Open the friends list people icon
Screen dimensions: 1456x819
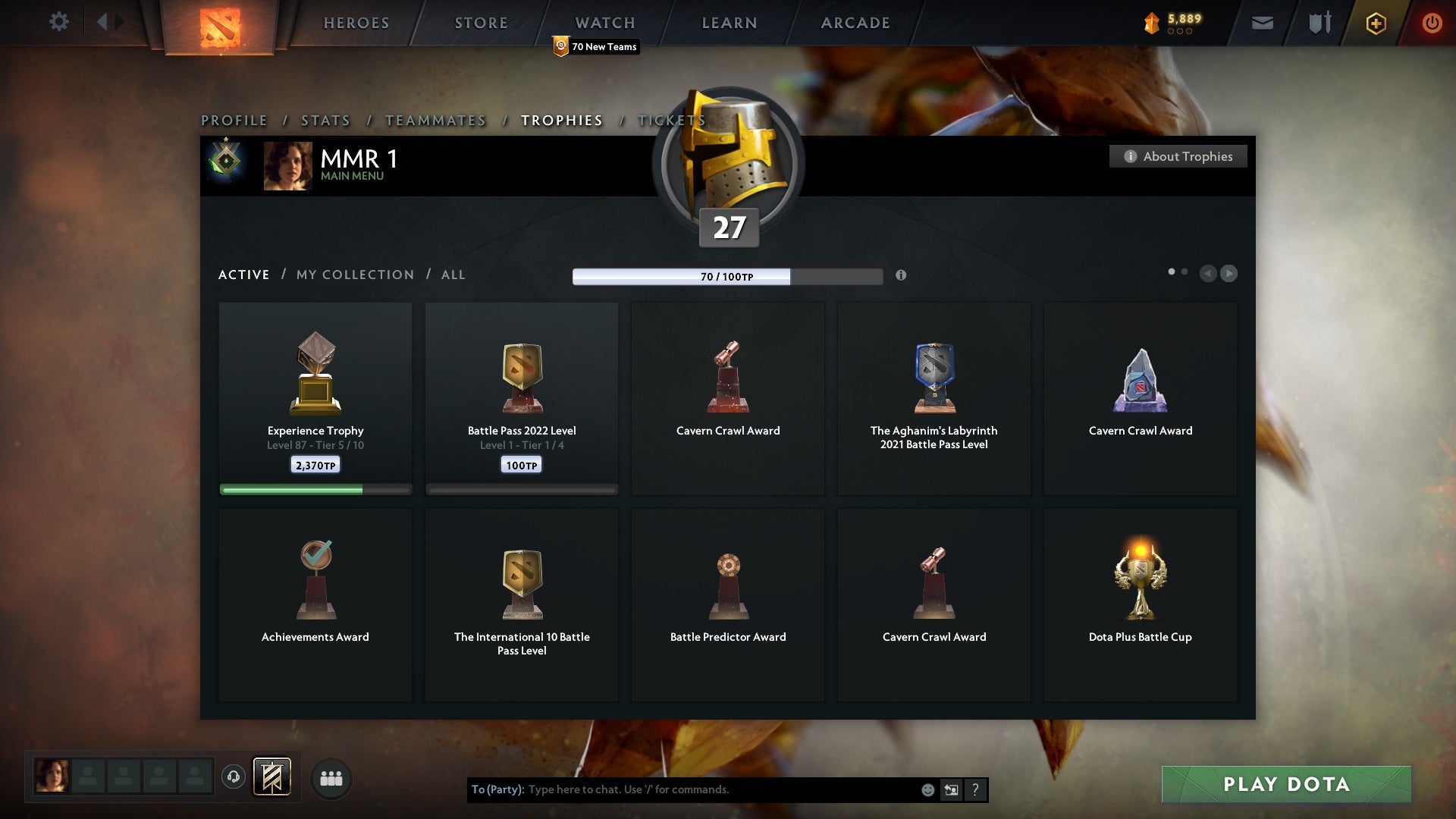[x=331, y=778]
